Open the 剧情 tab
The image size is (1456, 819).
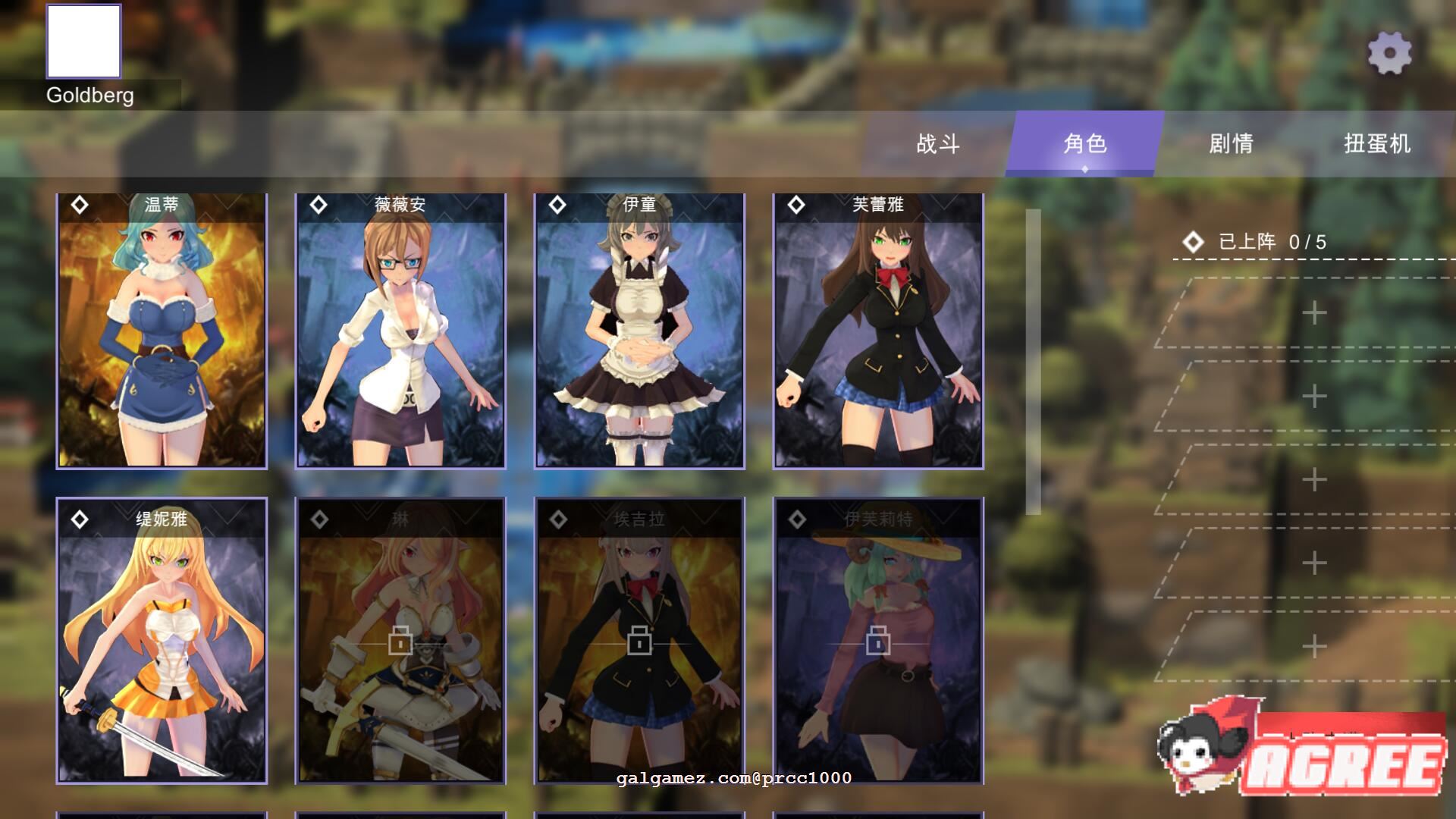1231,143
